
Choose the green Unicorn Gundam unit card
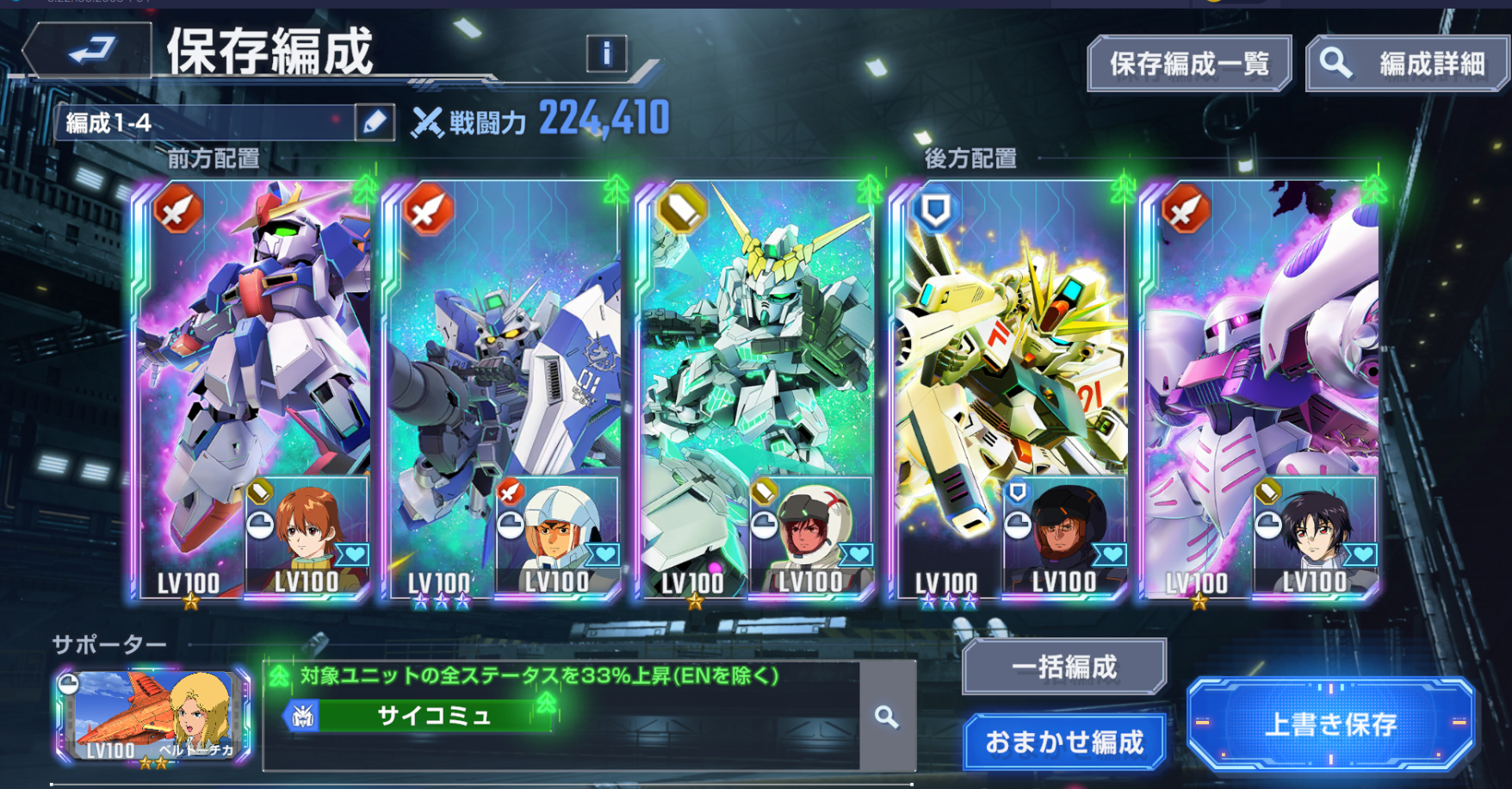pos(753,345)
